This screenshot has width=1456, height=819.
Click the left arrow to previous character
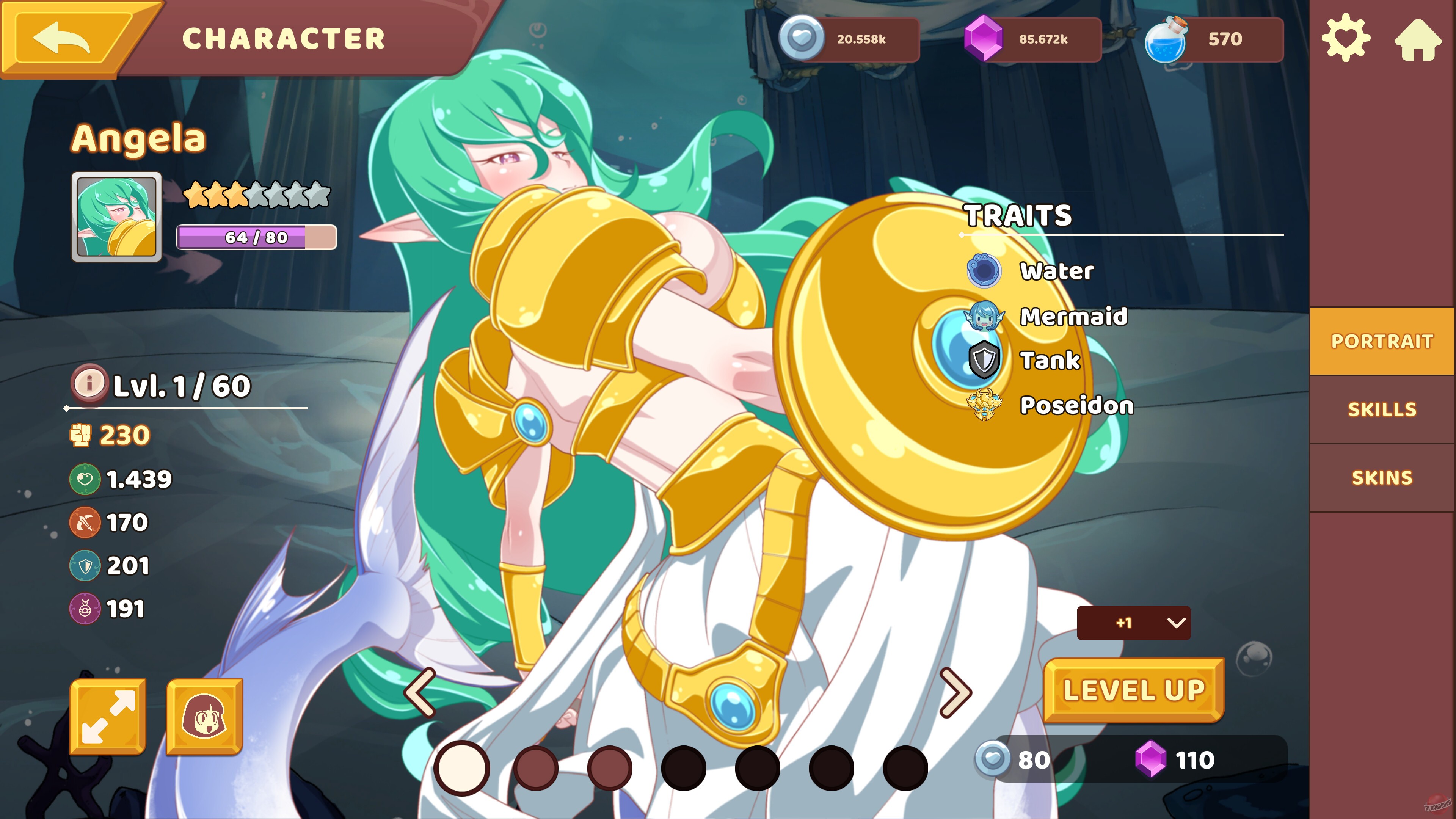[421, 695]
